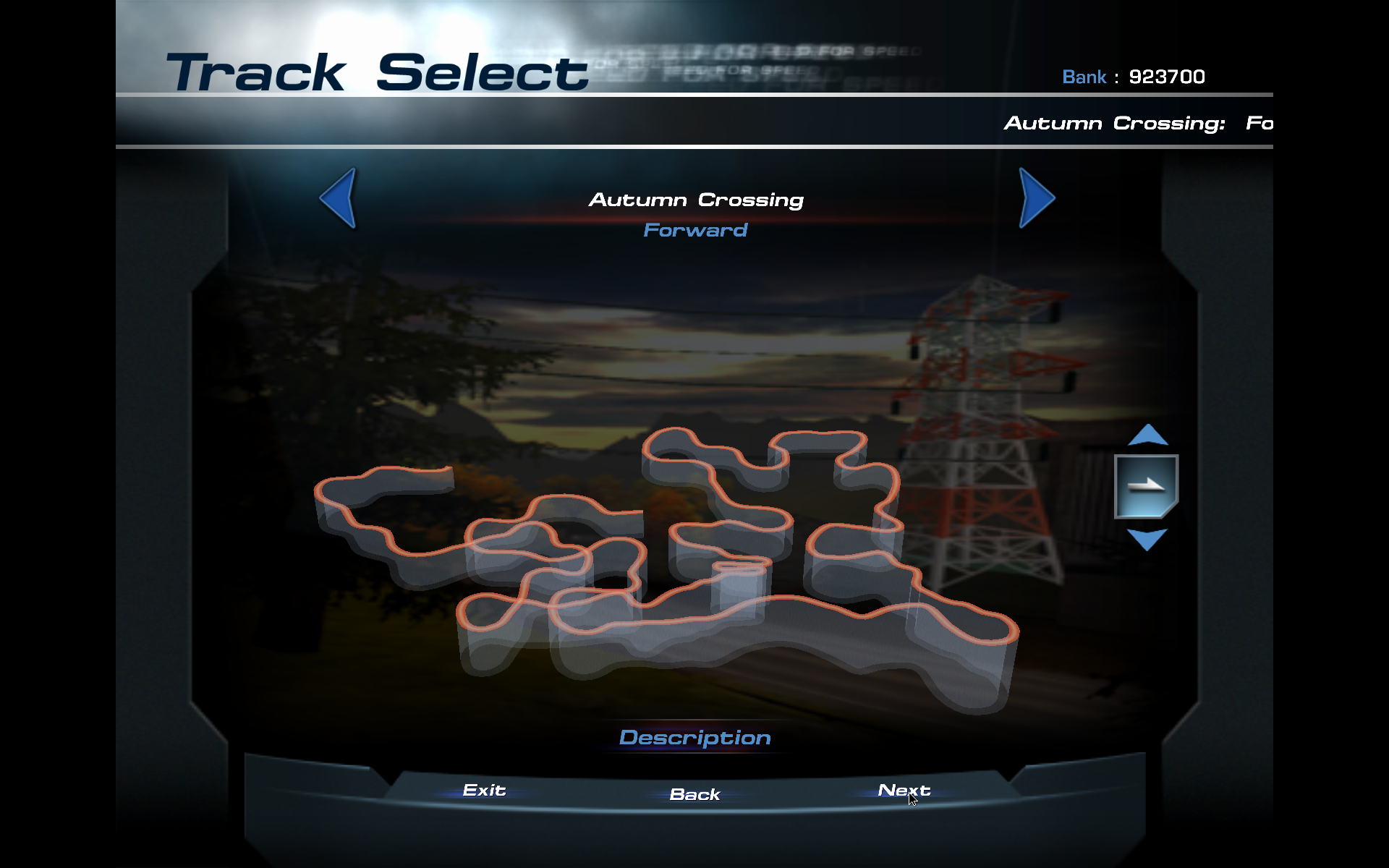Viewport: 1389px width, 868px height.
Task: Click the up arrow above direction icon
Action: pyautogui.click(x=1147, y=435)
